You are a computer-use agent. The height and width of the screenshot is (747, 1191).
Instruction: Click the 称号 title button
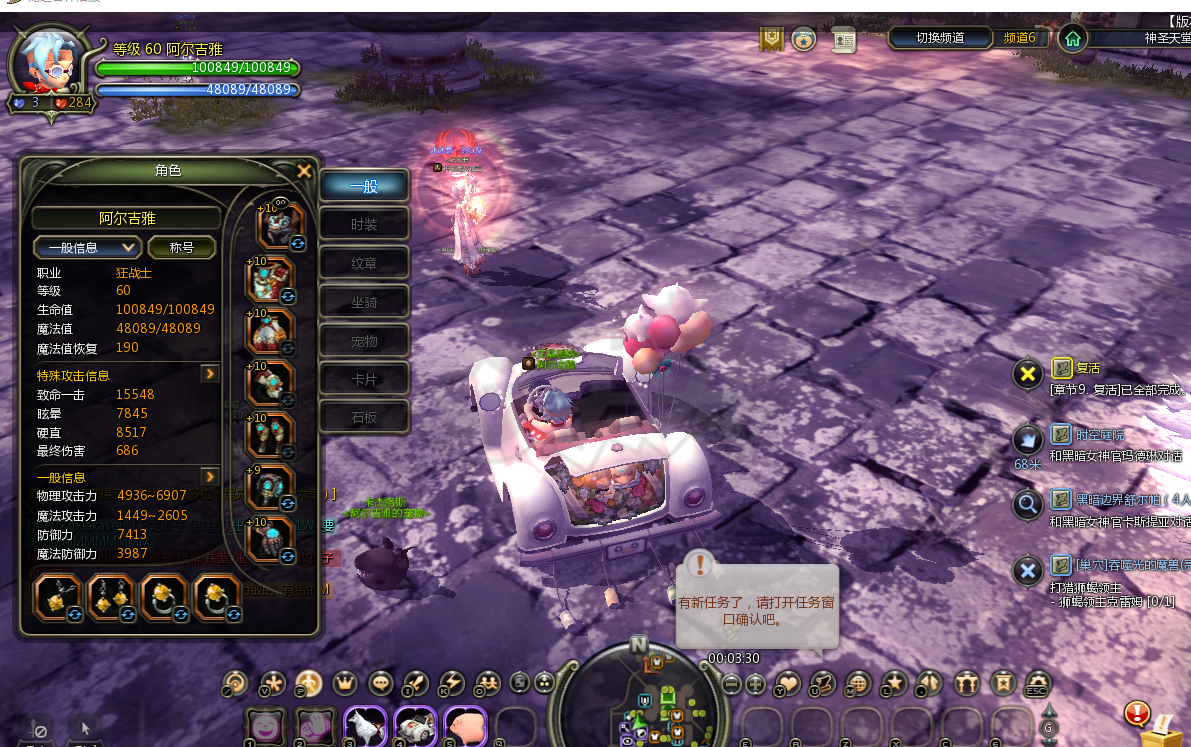pos(181,247)
